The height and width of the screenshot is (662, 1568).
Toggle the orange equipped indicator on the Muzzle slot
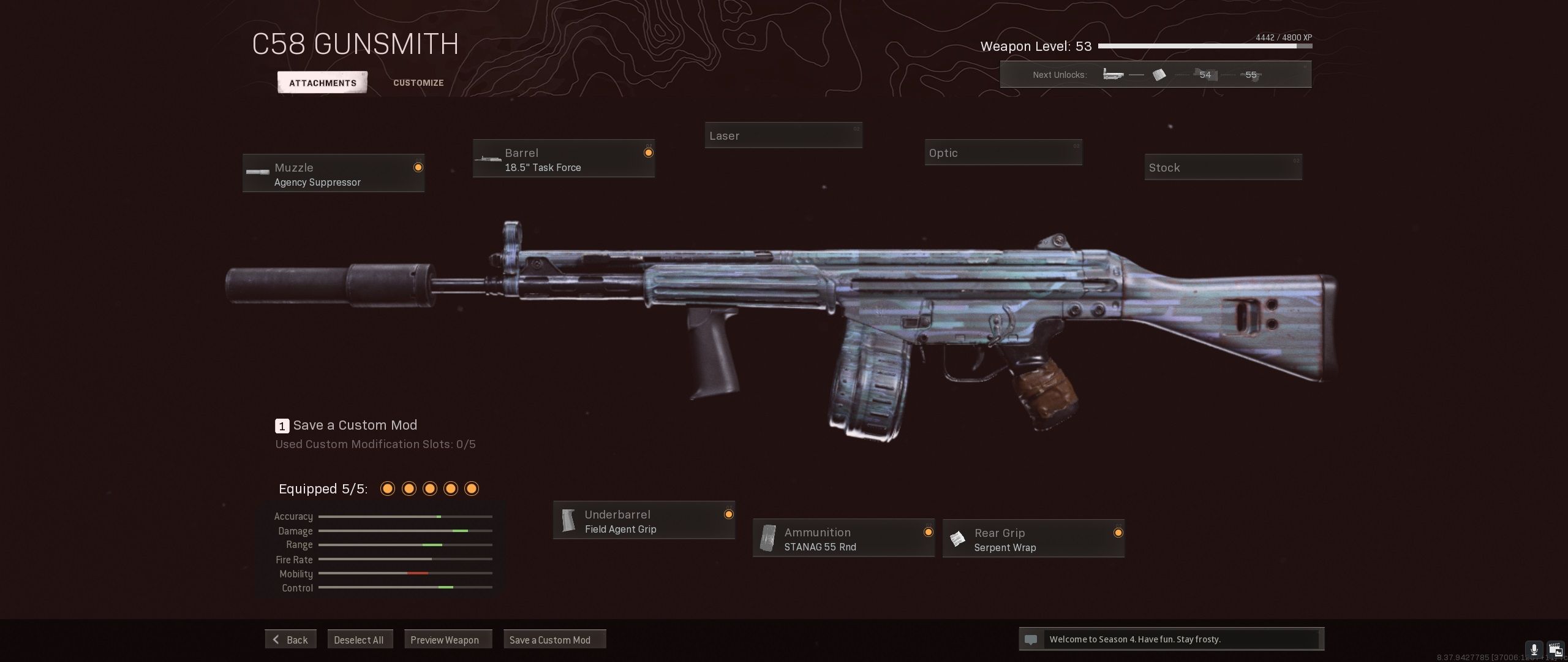(417, 167)
